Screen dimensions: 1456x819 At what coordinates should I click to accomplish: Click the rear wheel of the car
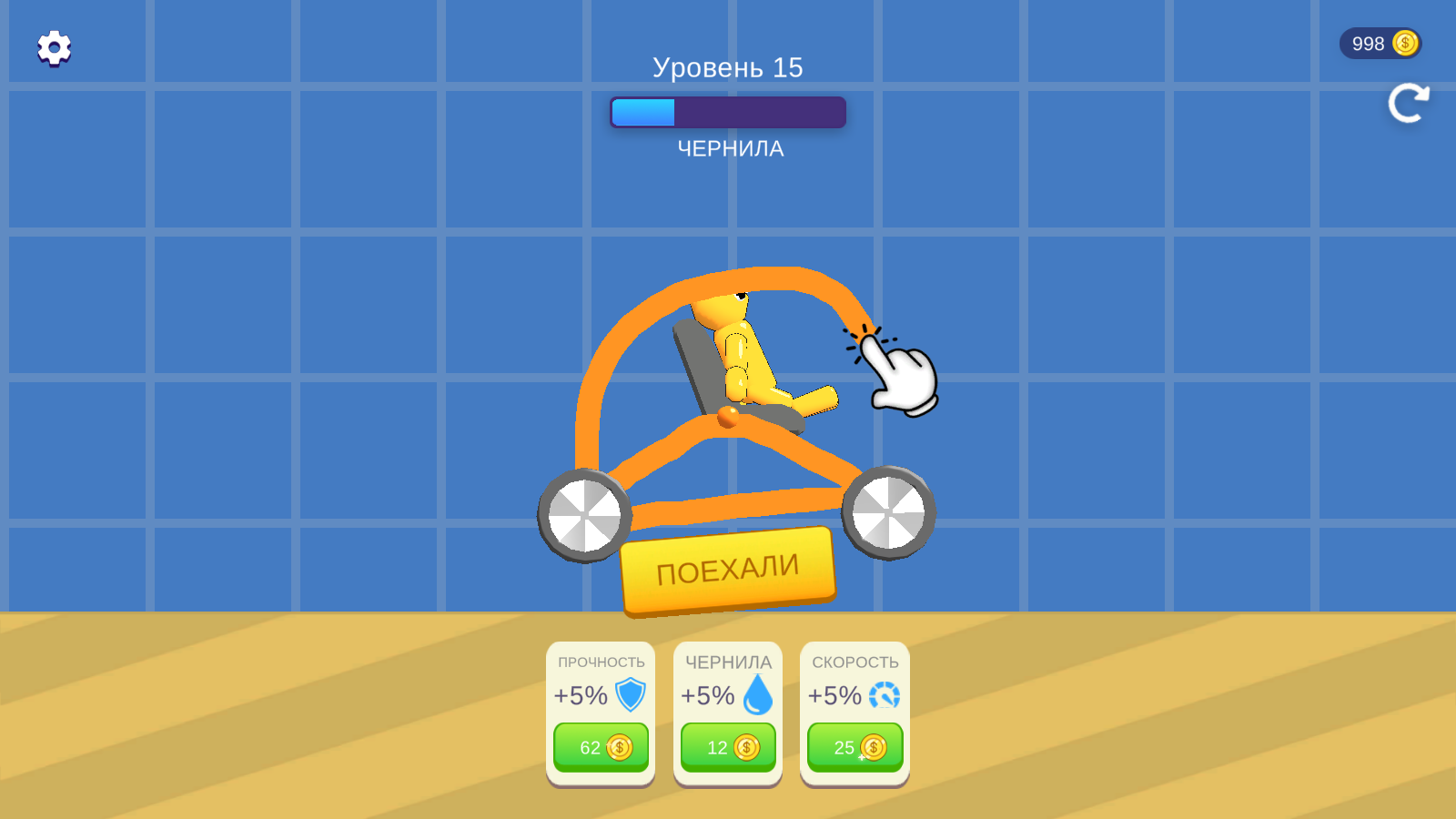(x=583, y=514)
